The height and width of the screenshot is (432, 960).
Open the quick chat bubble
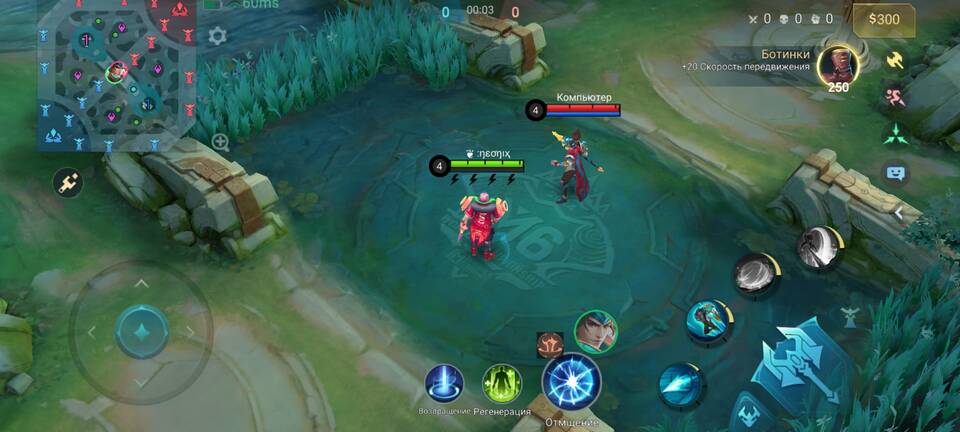point(895,172)
